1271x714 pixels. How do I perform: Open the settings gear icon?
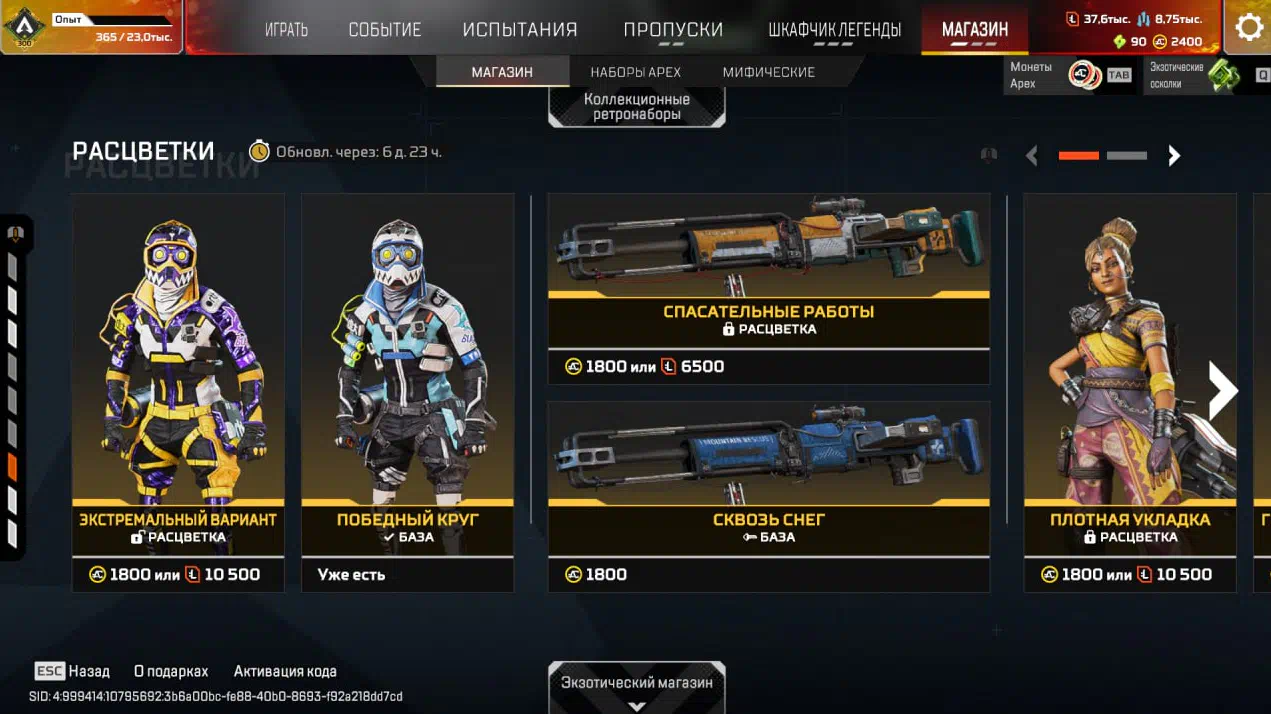click(x=1248, y=27)
